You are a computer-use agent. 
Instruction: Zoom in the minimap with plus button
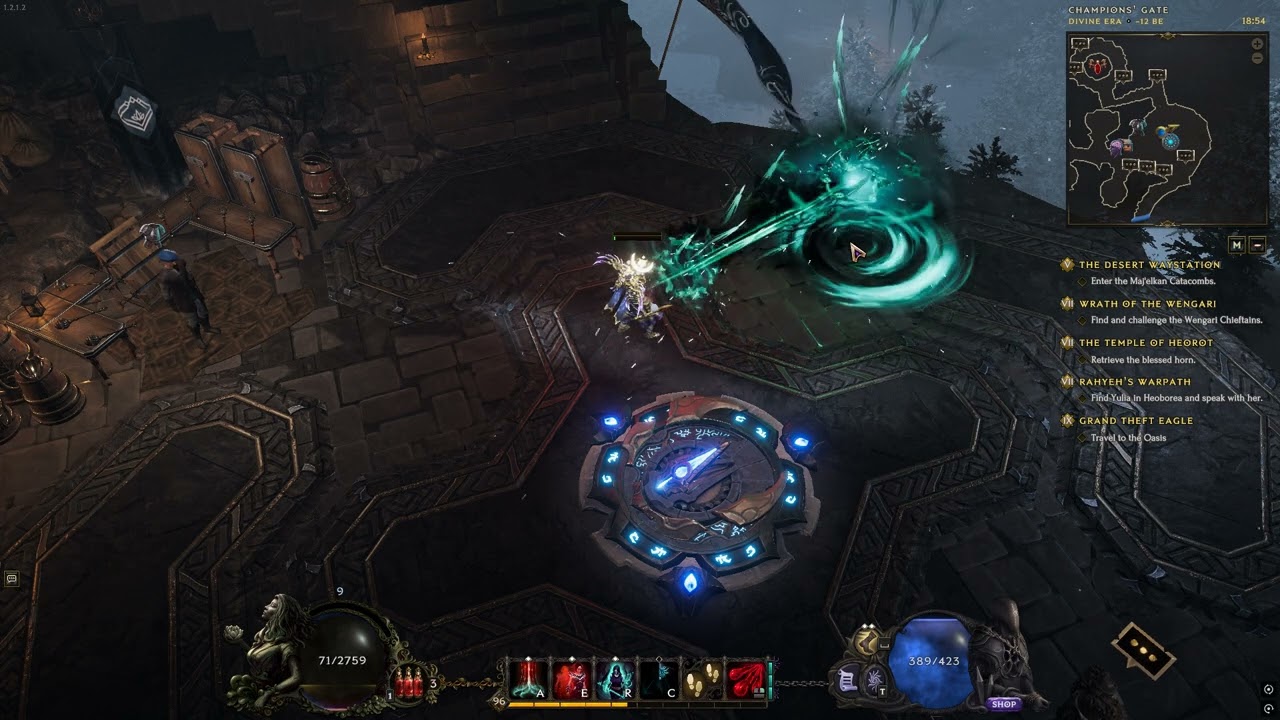click(1257, 44)
